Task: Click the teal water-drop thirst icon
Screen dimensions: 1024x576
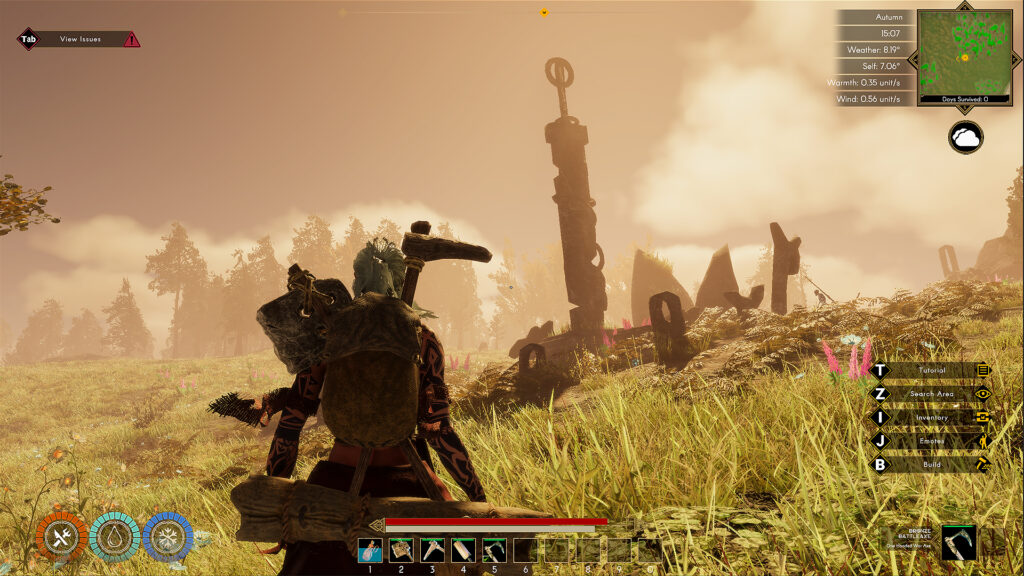Action: tap(113, 537)
